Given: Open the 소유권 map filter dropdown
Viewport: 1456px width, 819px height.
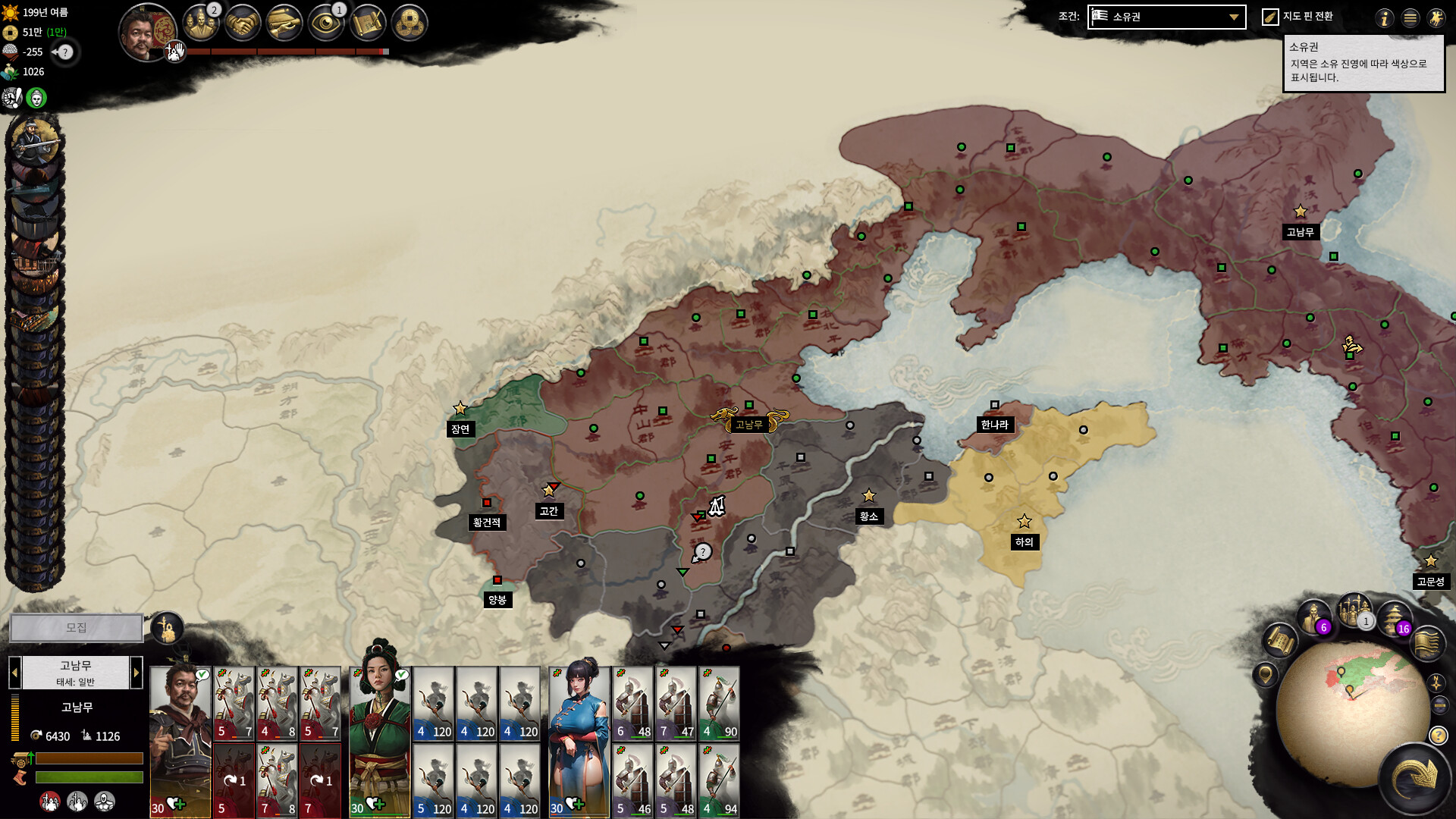Looking at the screenshot, I should point(1166,17).
